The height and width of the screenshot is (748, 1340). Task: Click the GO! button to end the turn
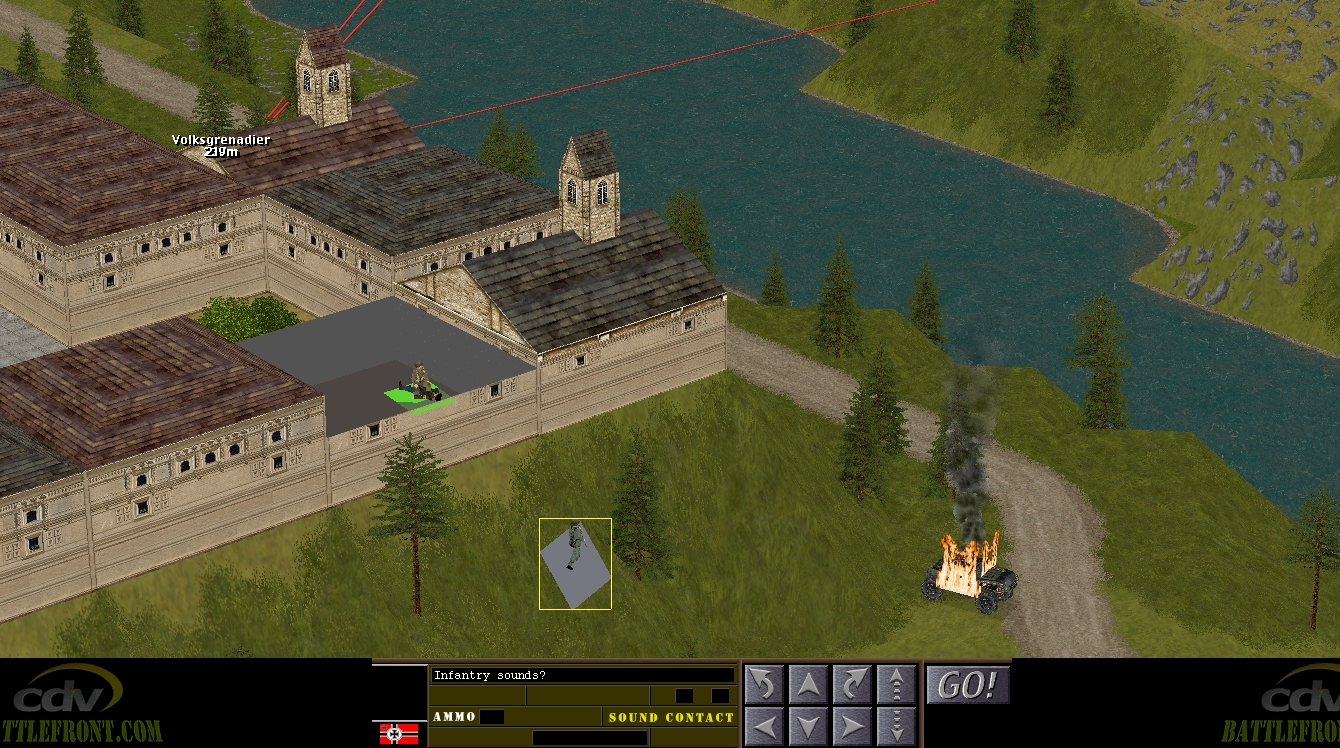[967, 685]
